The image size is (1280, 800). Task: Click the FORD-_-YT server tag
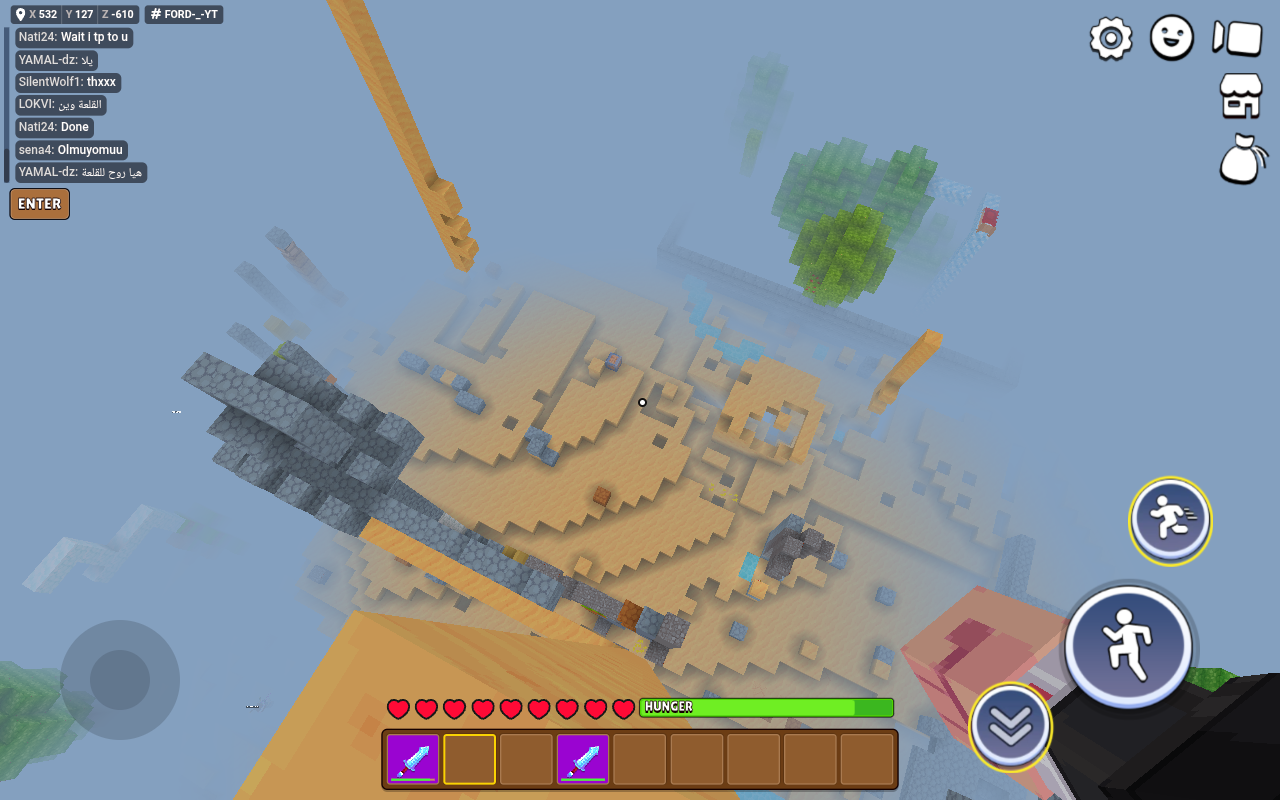point(184,15)
